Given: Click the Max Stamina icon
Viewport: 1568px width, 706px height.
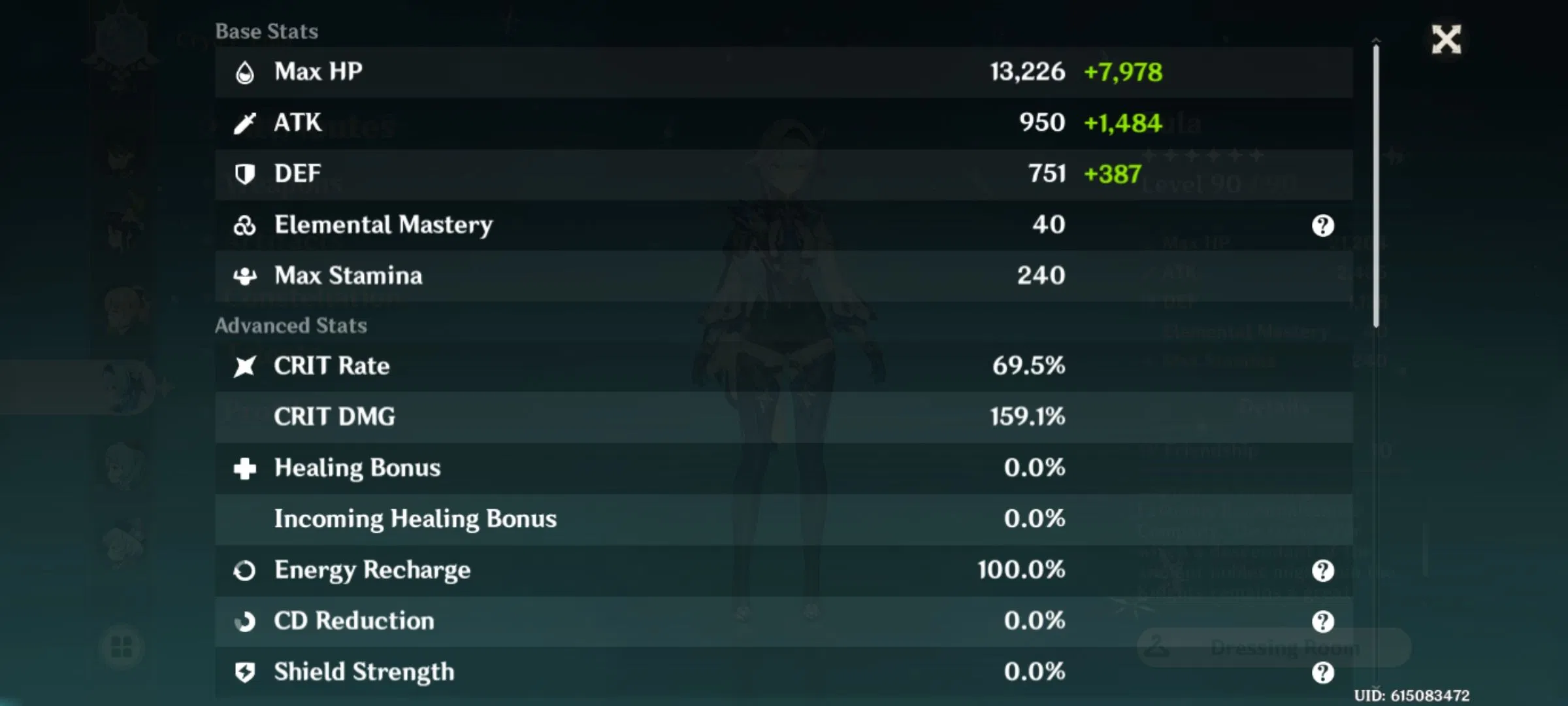Looking at the screenshot, I should pyautogui.click(x=245, y=275).
